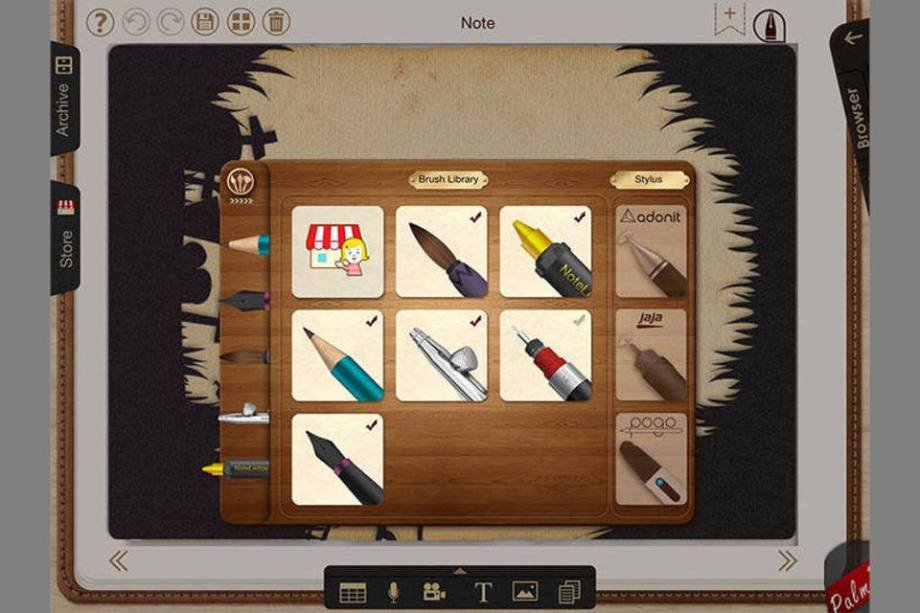920x613 pixels.
Task: Select the brush store shop tile
Action: 337,251
